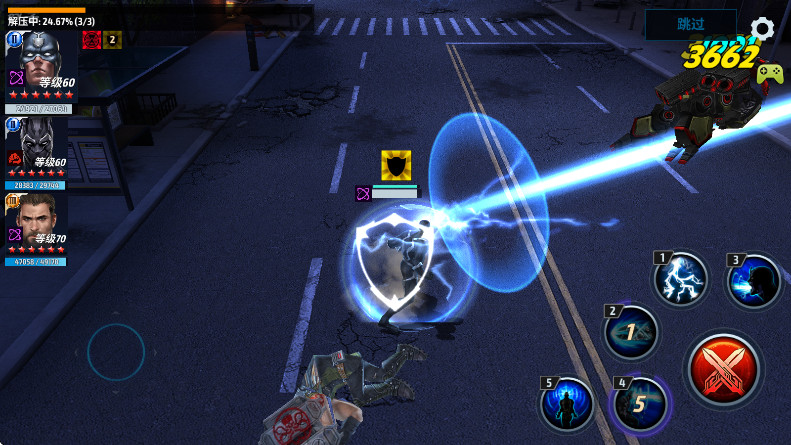
Task: Trigger skill 5 glowing figure ability
Action: pyautogui.click(x=567, y=404)
